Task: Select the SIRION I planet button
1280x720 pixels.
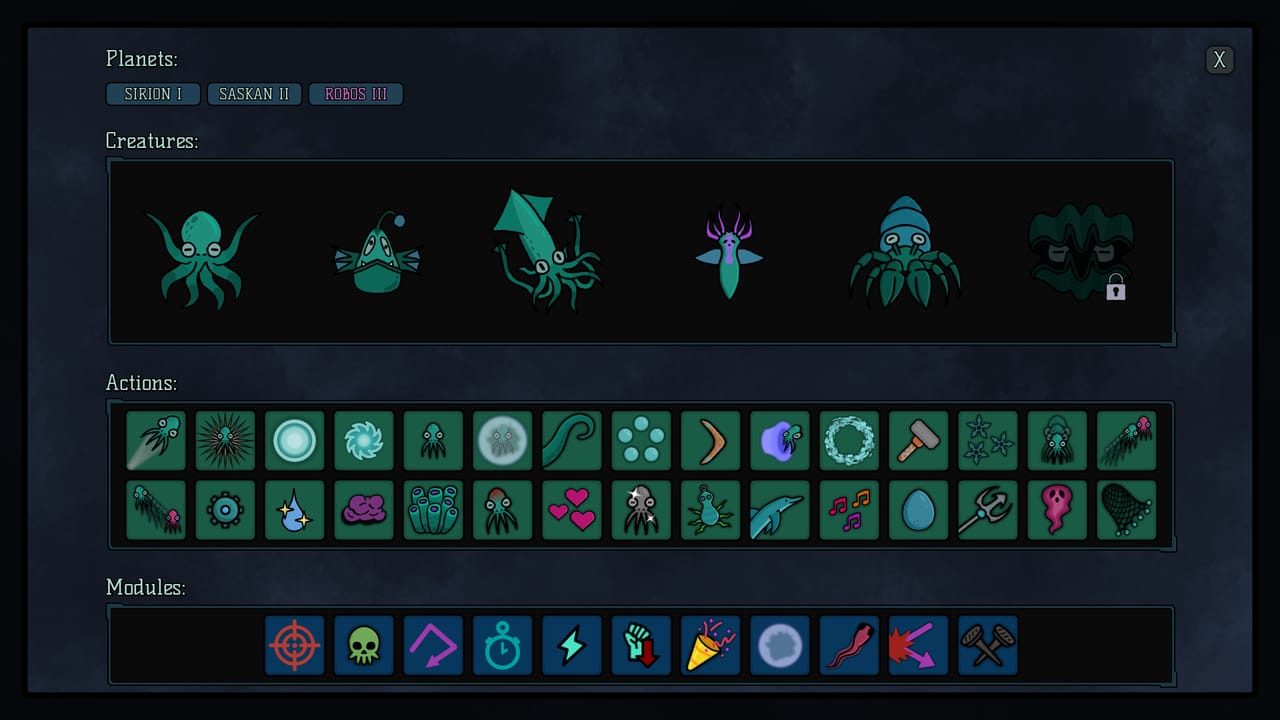Action: [153, 93]
